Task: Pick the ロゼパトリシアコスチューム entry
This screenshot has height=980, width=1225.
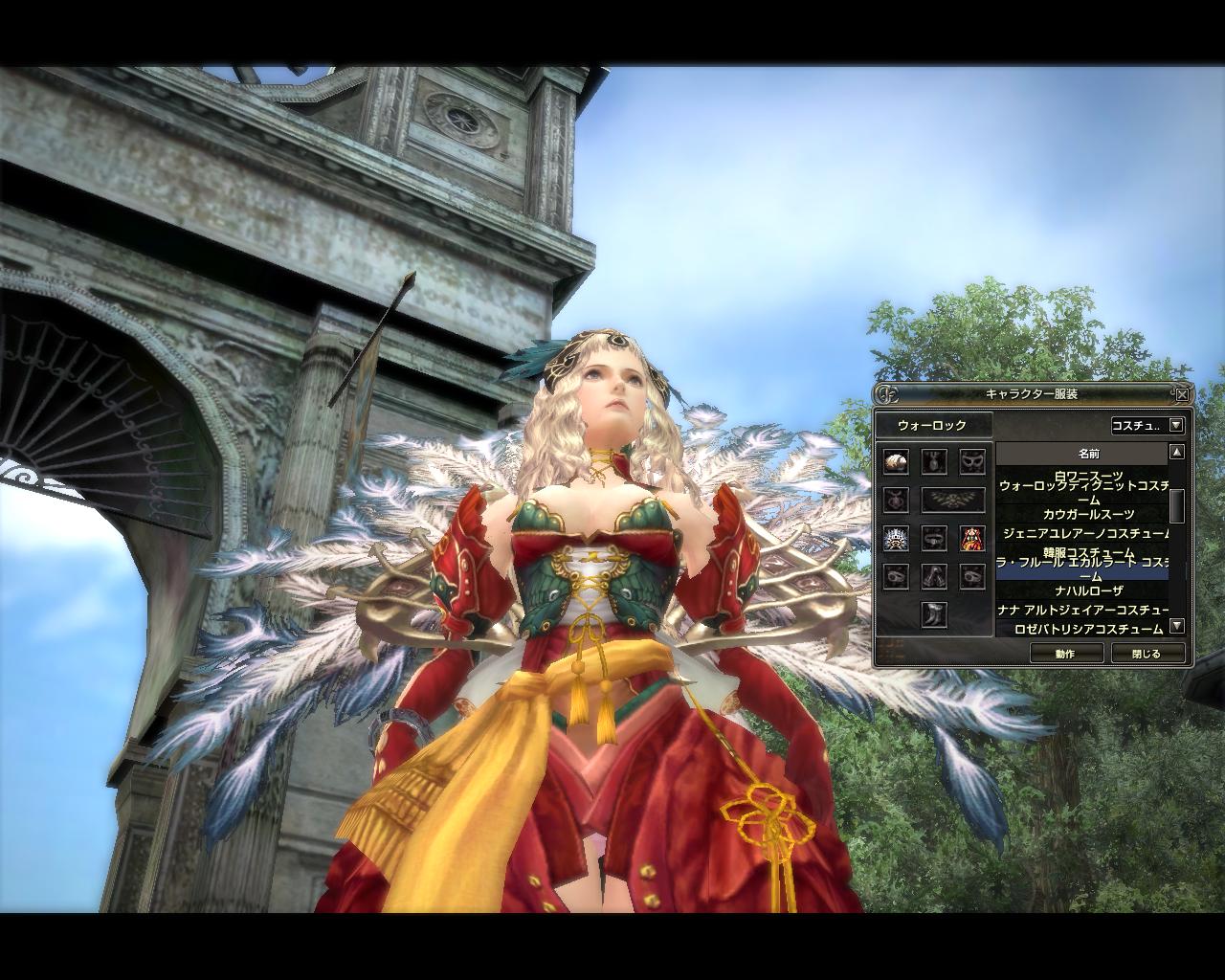Action: (1081, 629)
